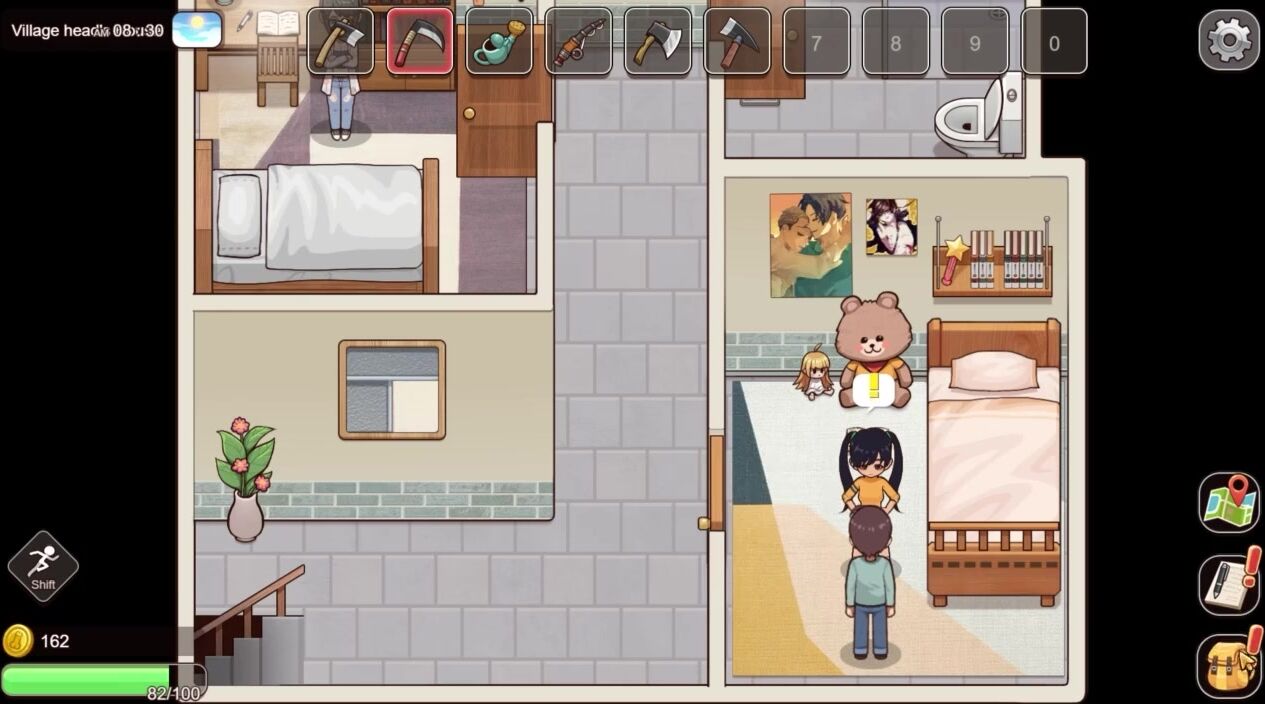Equip the pickaxe from the hotbar
Screen dimensions: 1265x704
[737, 42]
